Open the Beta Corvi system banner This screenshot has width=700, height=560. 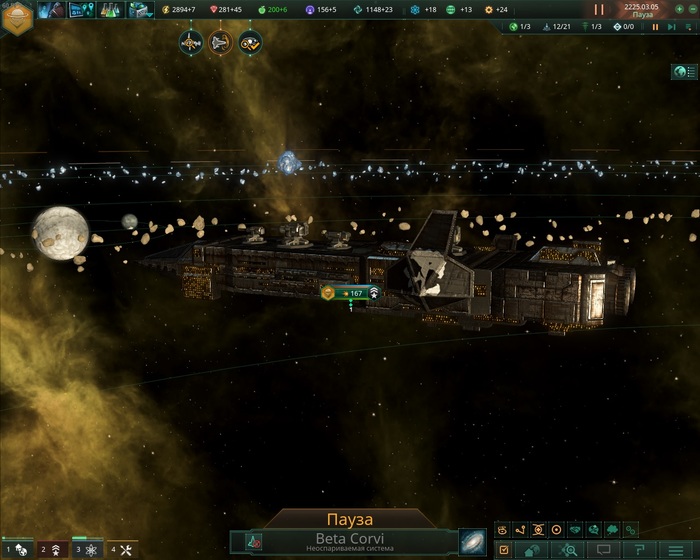[350, 542]
